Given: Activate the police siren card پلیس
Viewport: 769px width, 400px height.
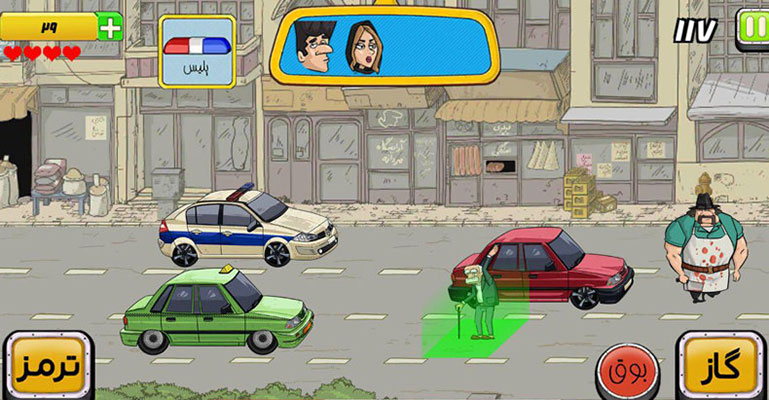Looking at the screenshot, I should [x=197, y=50].
